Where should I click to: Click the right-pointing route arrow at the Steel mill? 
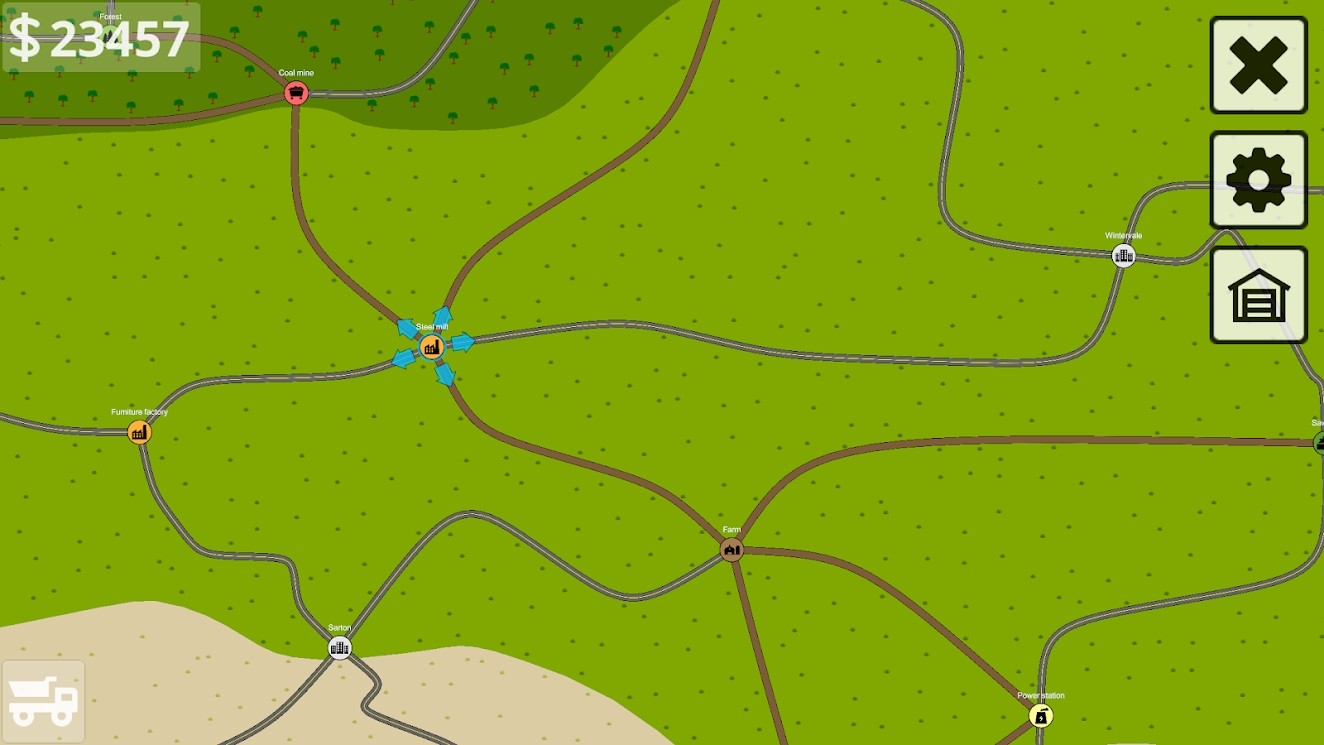click(x=463, y=343)
